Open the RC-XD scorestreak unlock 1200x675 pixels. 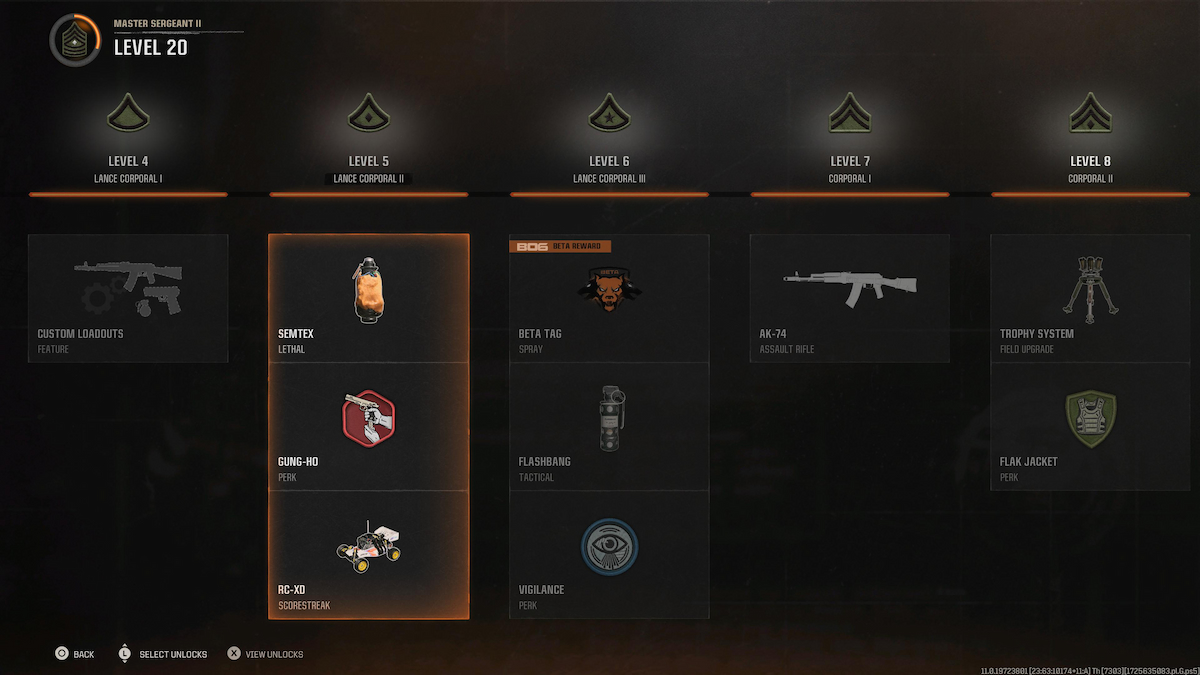tap(368, 554)
